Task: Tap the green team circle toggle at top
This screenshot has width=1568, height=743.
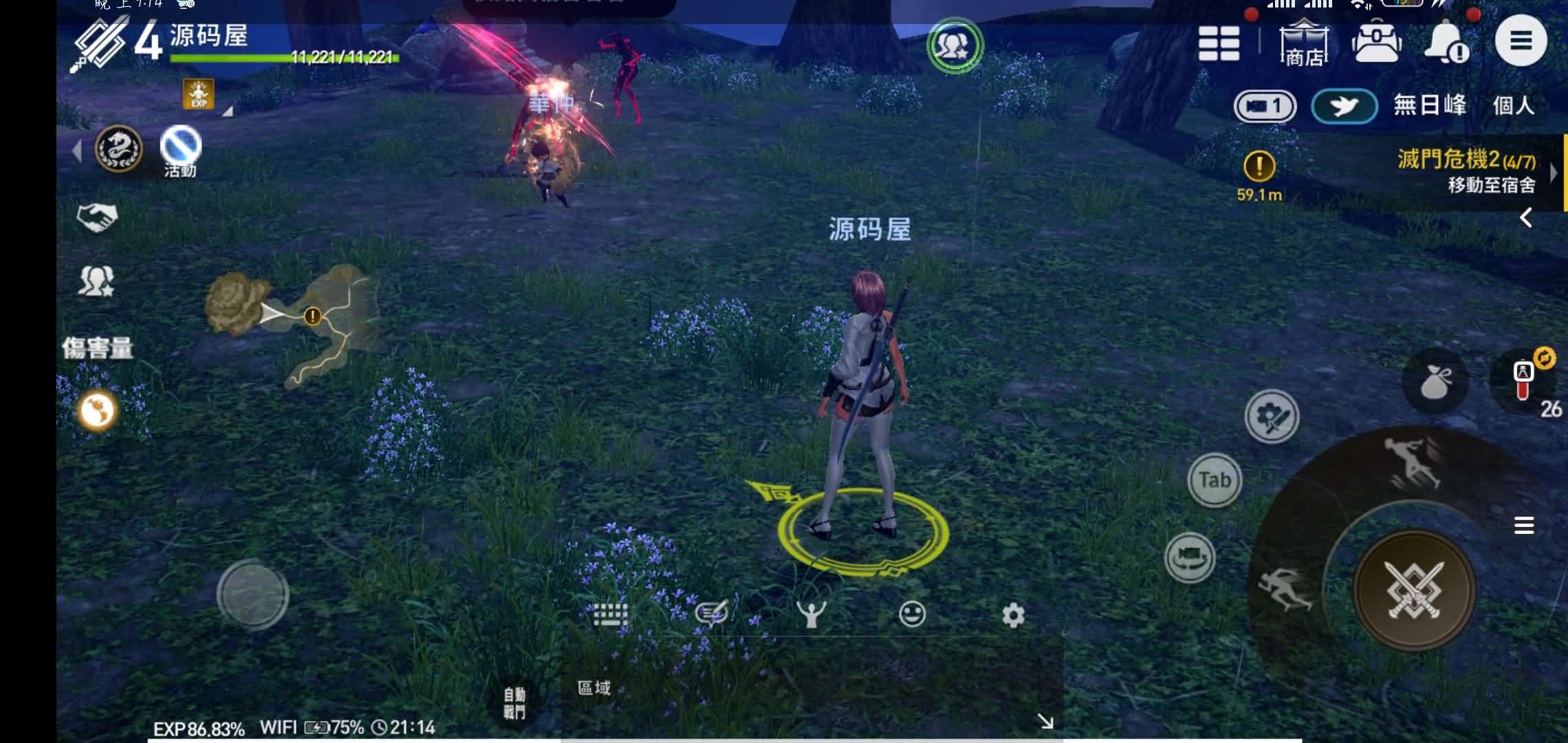Action: tap(955, 45)
